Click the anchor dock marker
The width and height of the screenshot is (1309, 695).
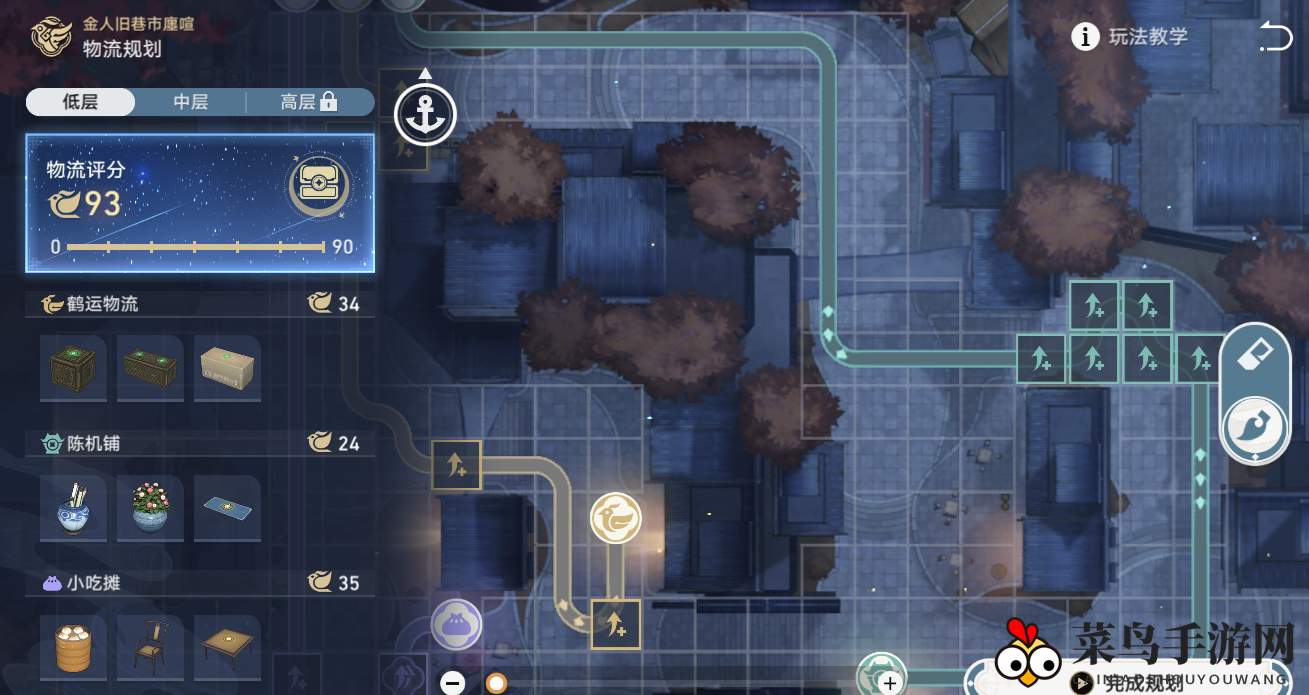click(x=425, y=115)
